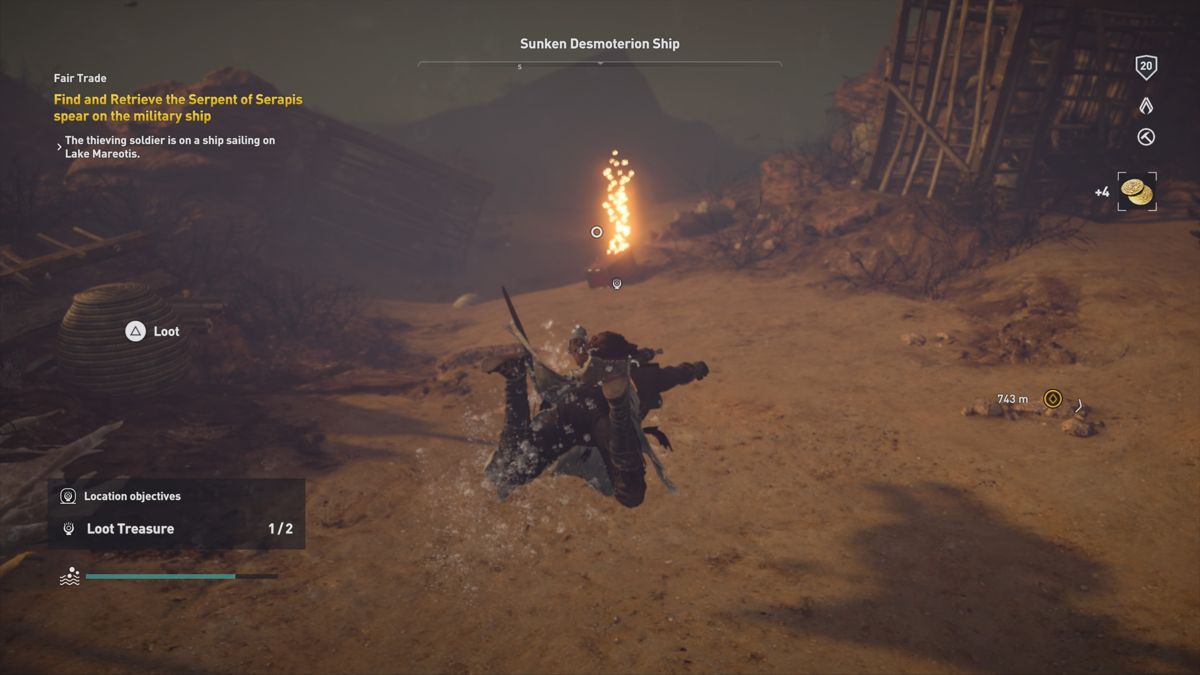
Task: Select the Fair Trade quest objective text
Action: pyautogui.click(x=178, y=108)
